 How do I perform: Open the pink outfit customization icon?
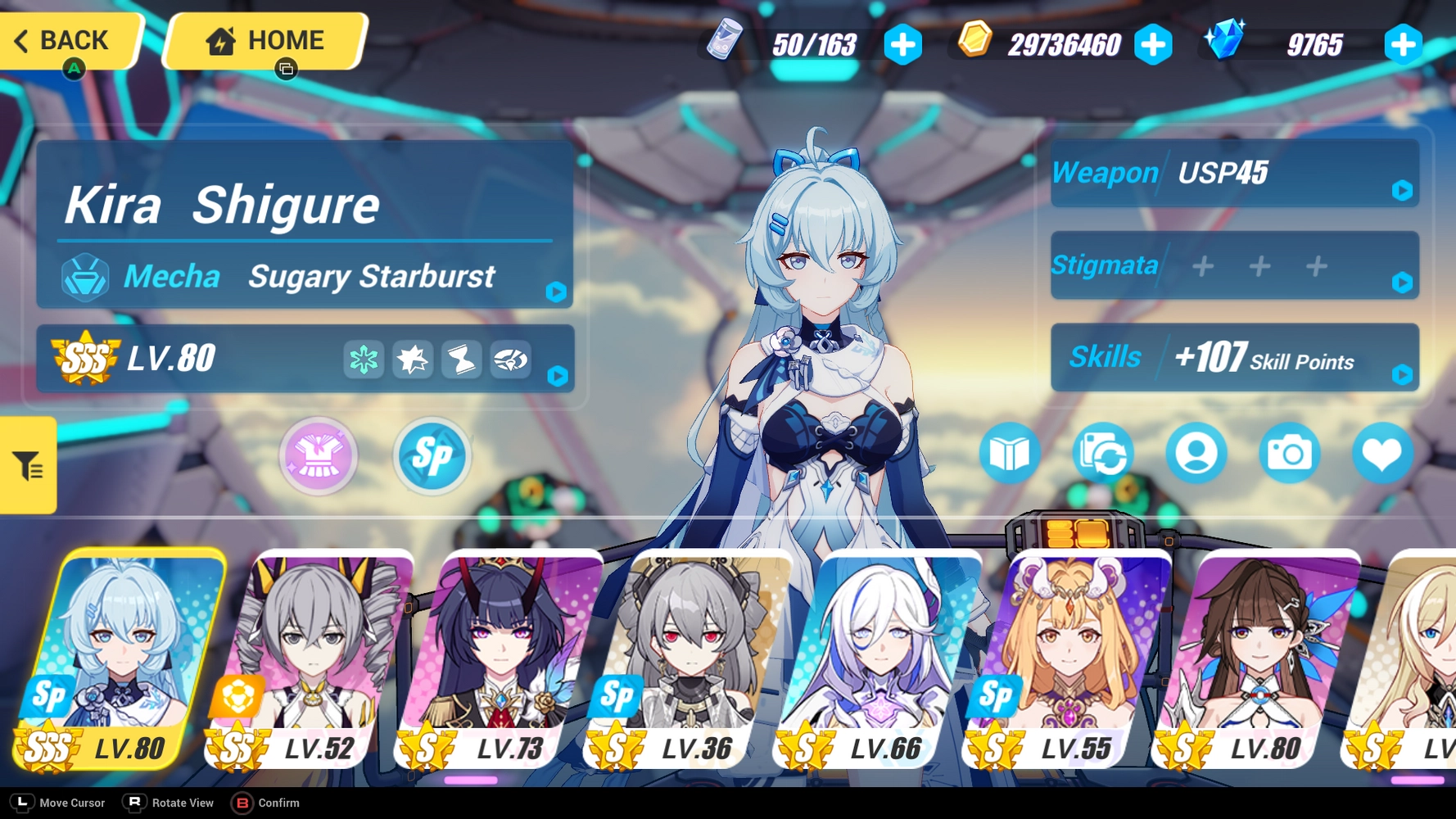click(319, 457)
